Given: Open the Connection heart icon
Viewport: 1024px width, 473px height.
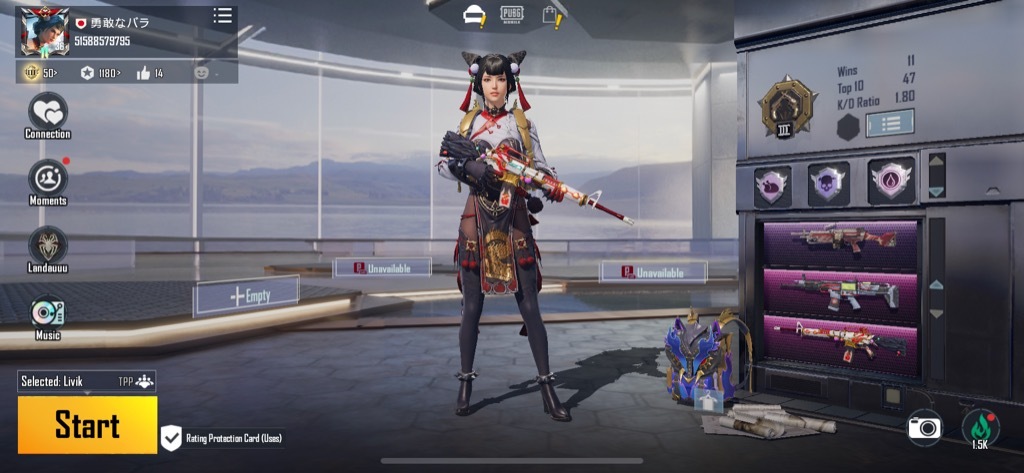Looking at the screenshot, I should (x=47, y=111).
